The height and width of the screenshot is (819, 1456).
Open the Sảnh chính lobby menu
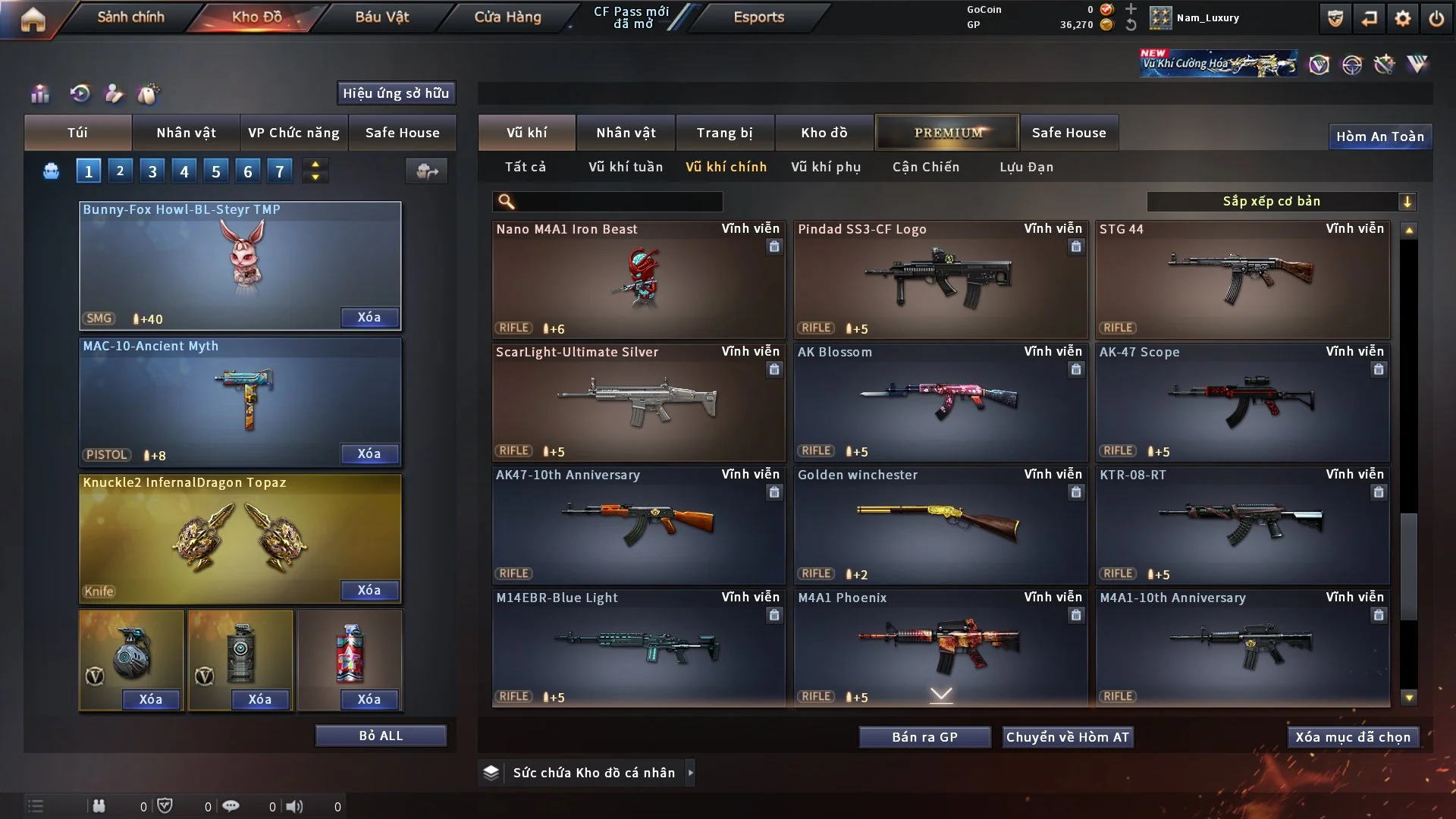coord(130,17)
